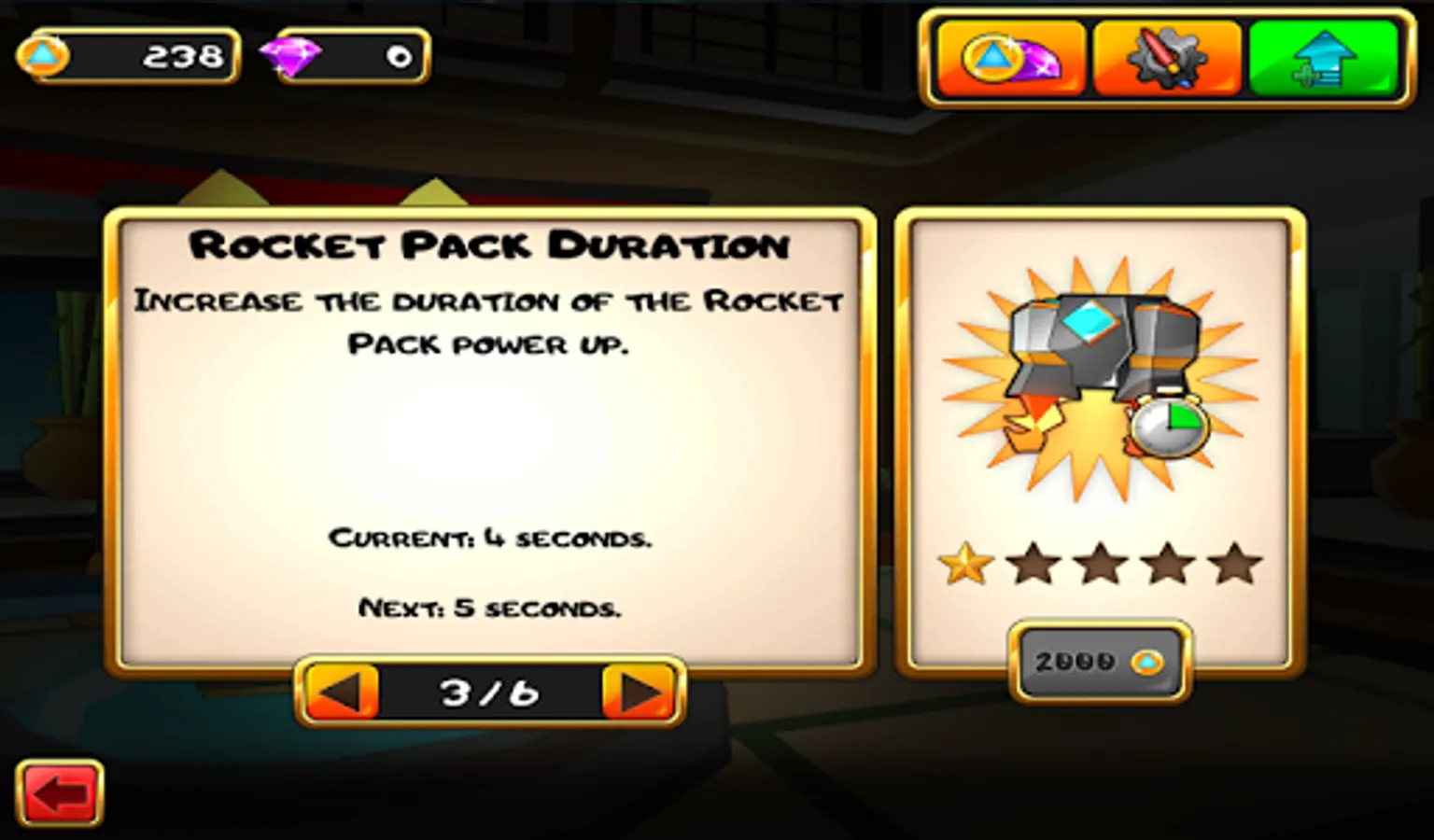Image resolution: width=1434 pixels, height=840 pixels.
Task: Click the second empty star
Action: click(1032, 561)
